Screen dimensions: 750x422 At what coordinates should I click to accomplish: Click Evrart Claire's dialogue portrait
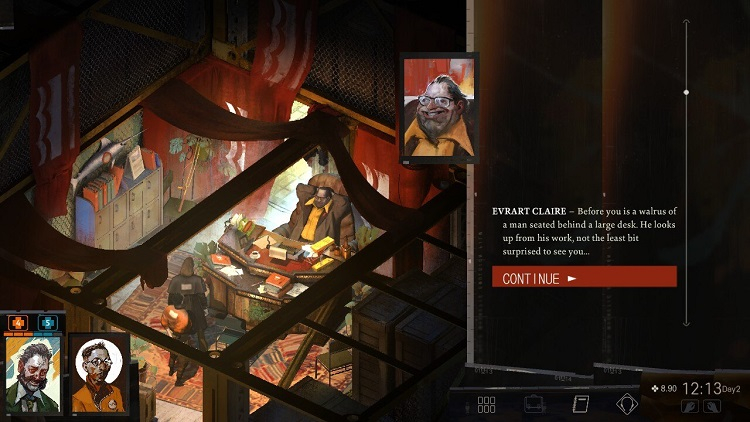pyautogui.click(x=439, y=109)
